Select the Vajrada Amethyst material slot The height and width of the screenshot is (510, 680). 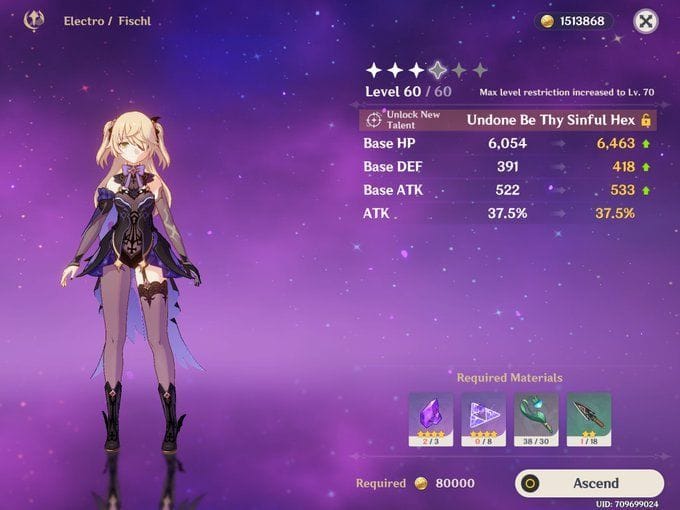tap(431, 418)
